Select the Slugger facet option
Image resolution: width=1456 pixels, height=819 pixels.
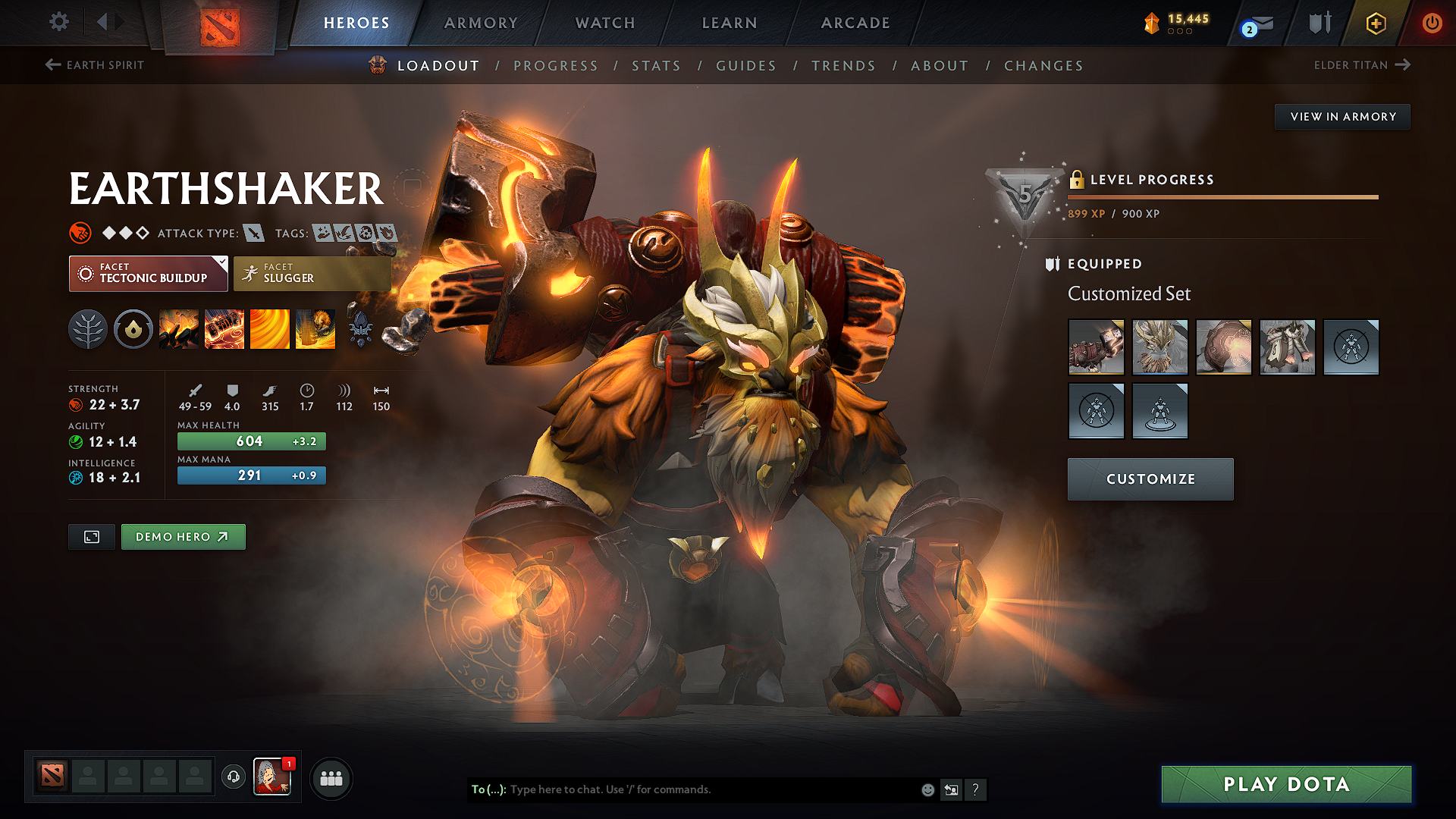pos(311,274)
